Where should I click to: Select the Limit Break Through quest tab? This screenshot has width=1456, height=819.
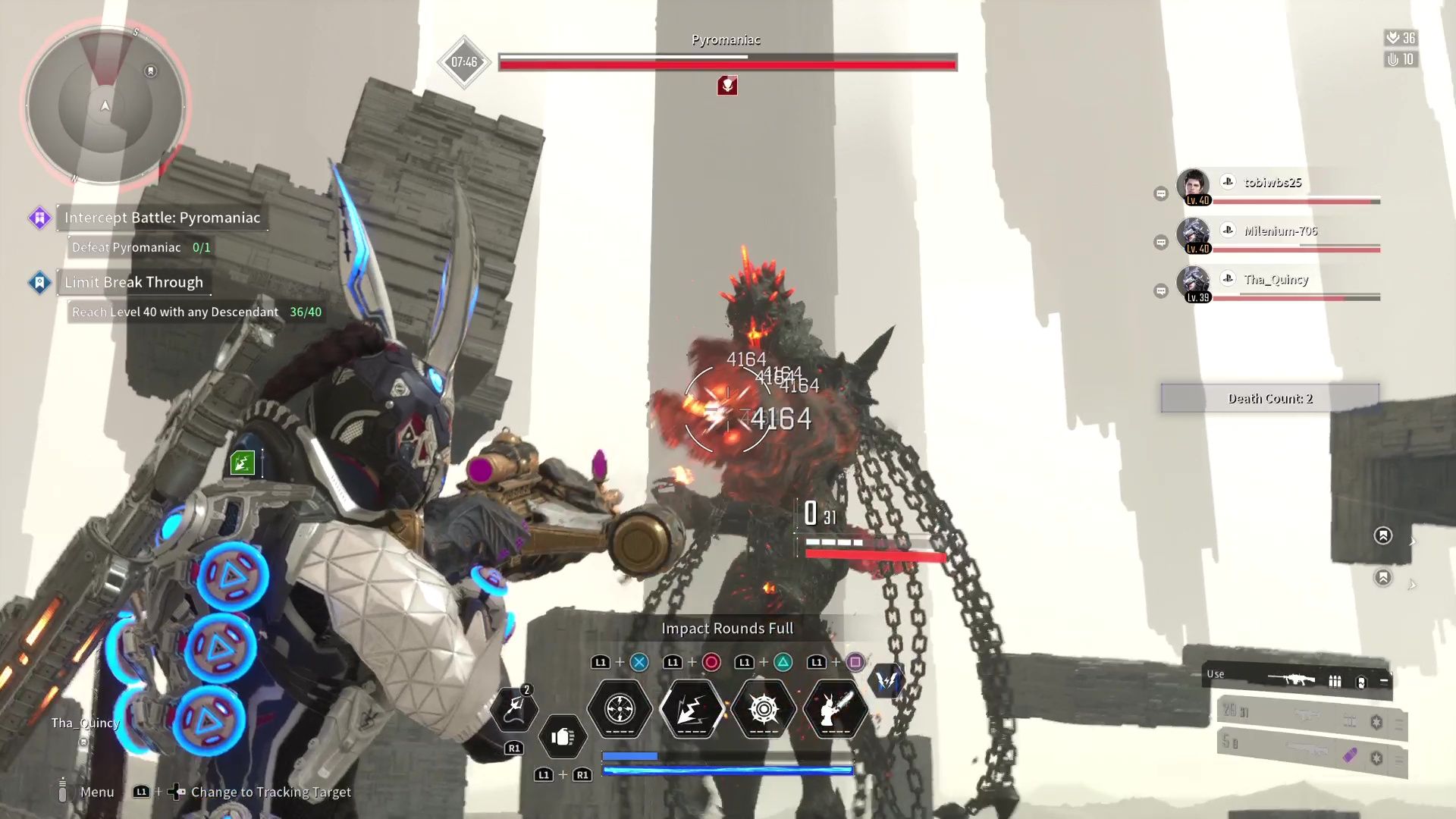(133, 282)
